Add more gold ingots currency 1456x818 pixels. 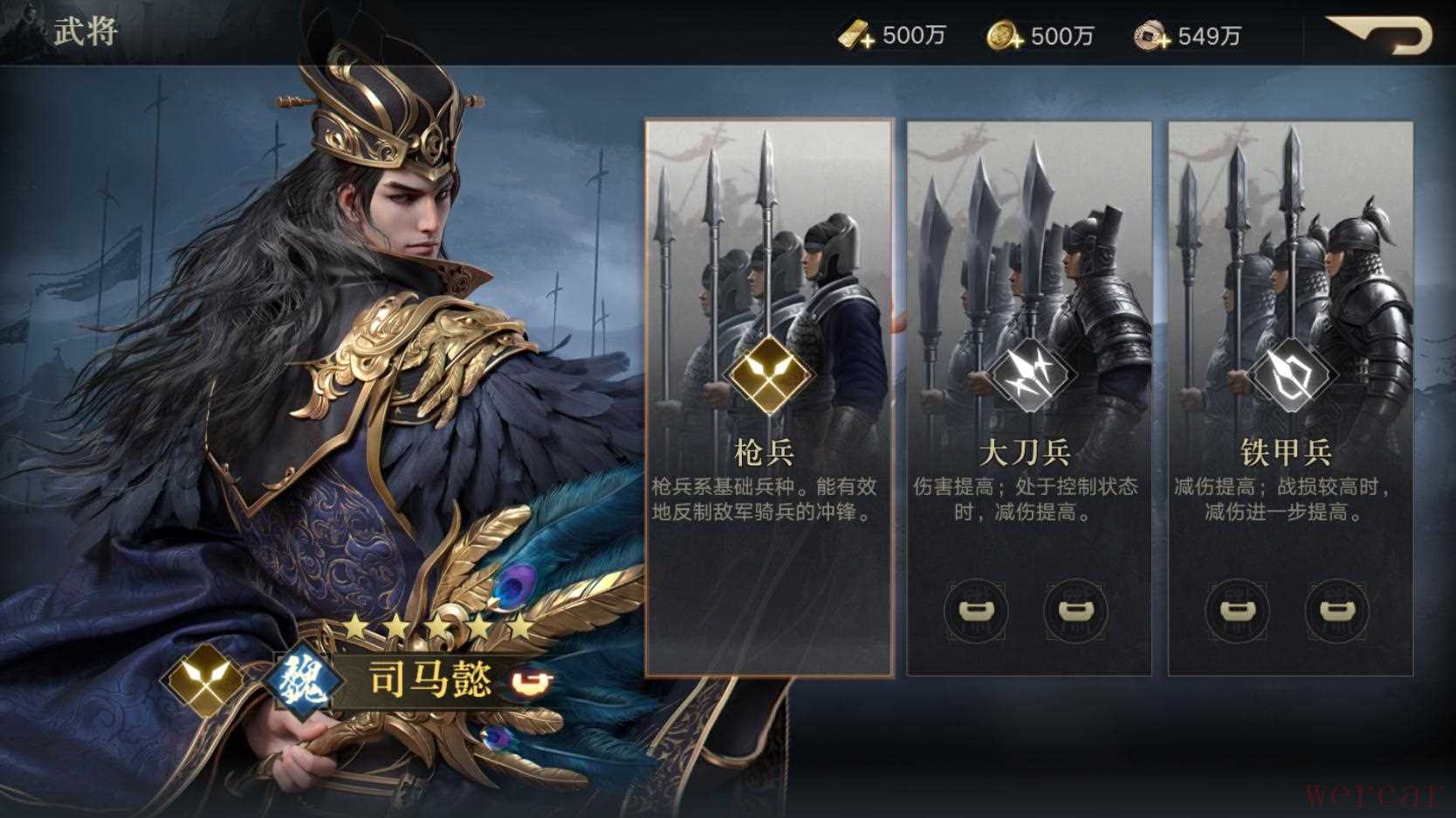[x=855, y=37]
